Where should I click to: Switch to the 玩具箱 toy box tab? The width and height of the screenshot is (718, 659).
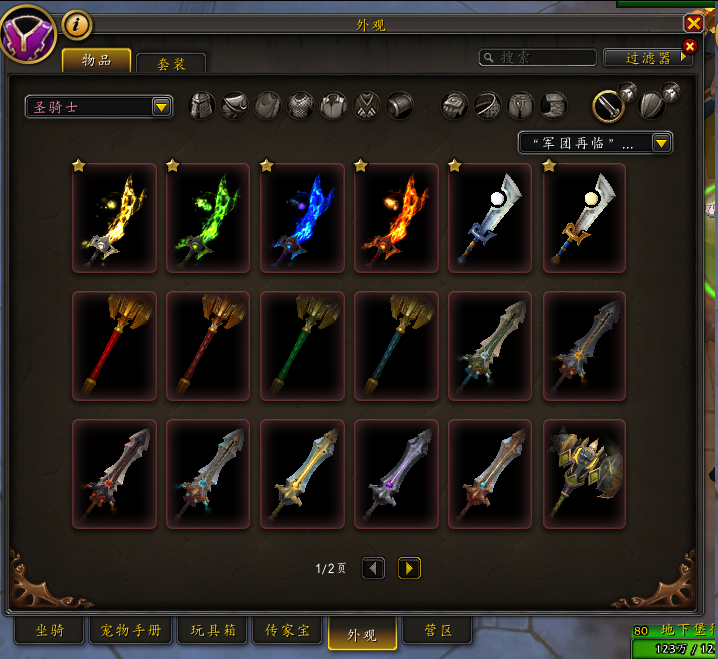212,631
